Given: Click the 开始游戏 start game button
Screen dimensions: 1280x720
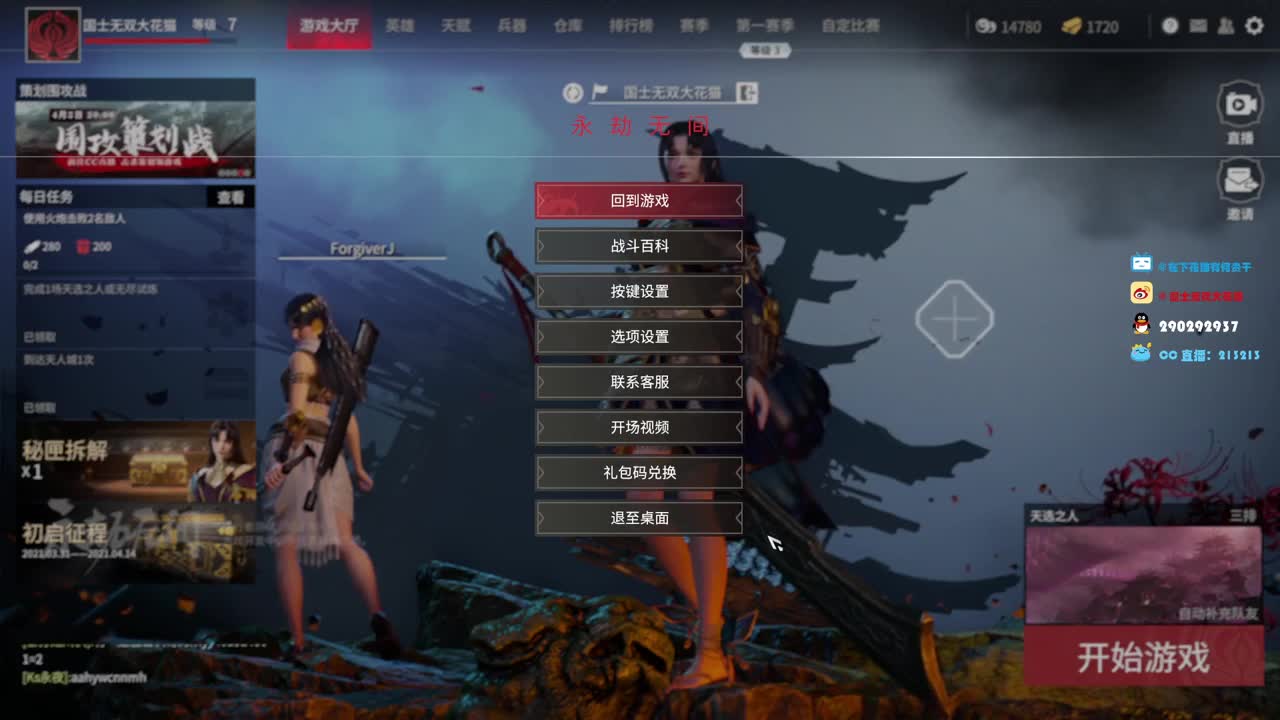Looking at the screenshot, I should tap(1143, 659).
